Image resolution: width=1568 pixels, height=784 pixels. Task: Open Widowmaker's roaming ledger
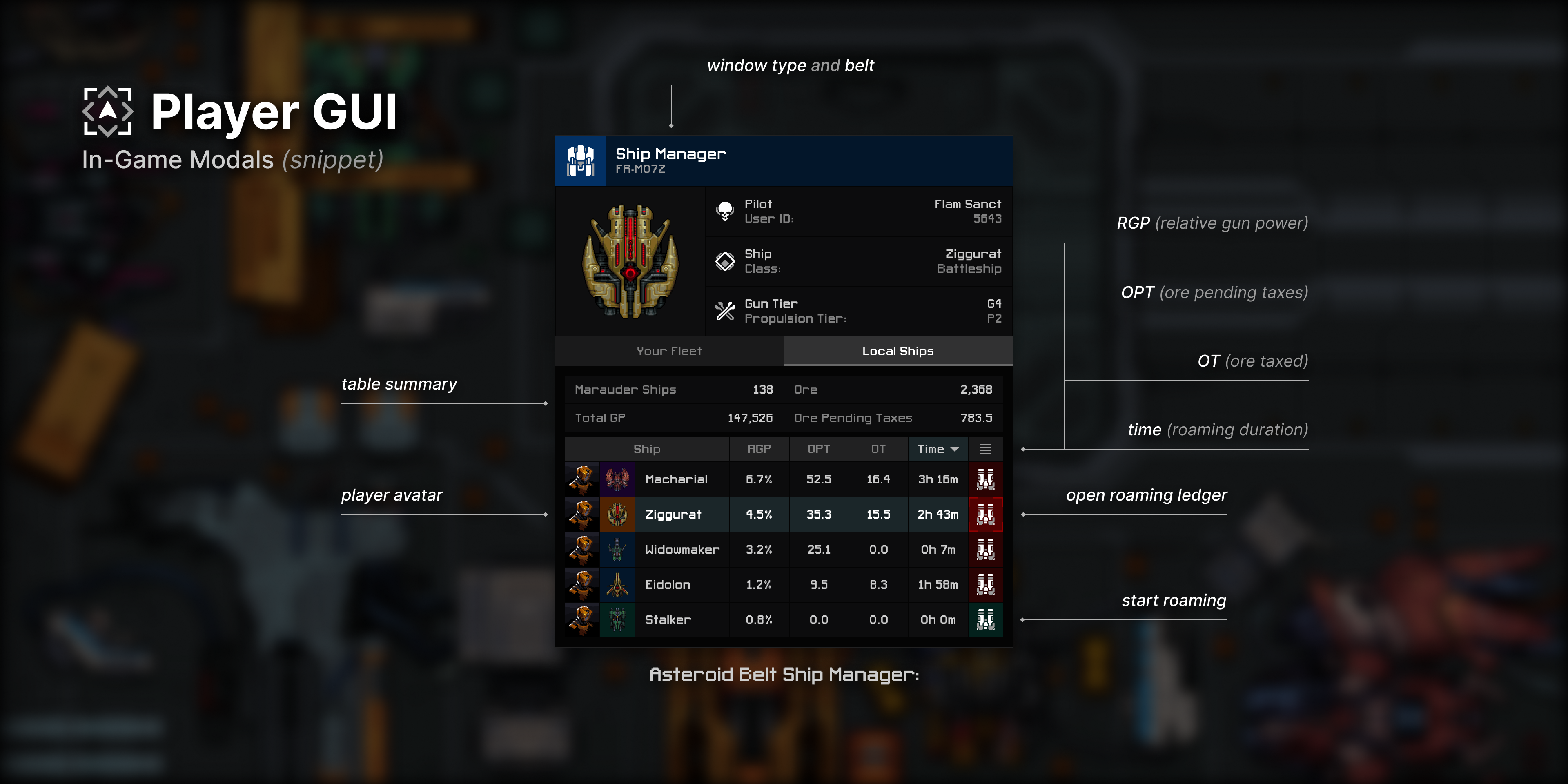(986, 550)
